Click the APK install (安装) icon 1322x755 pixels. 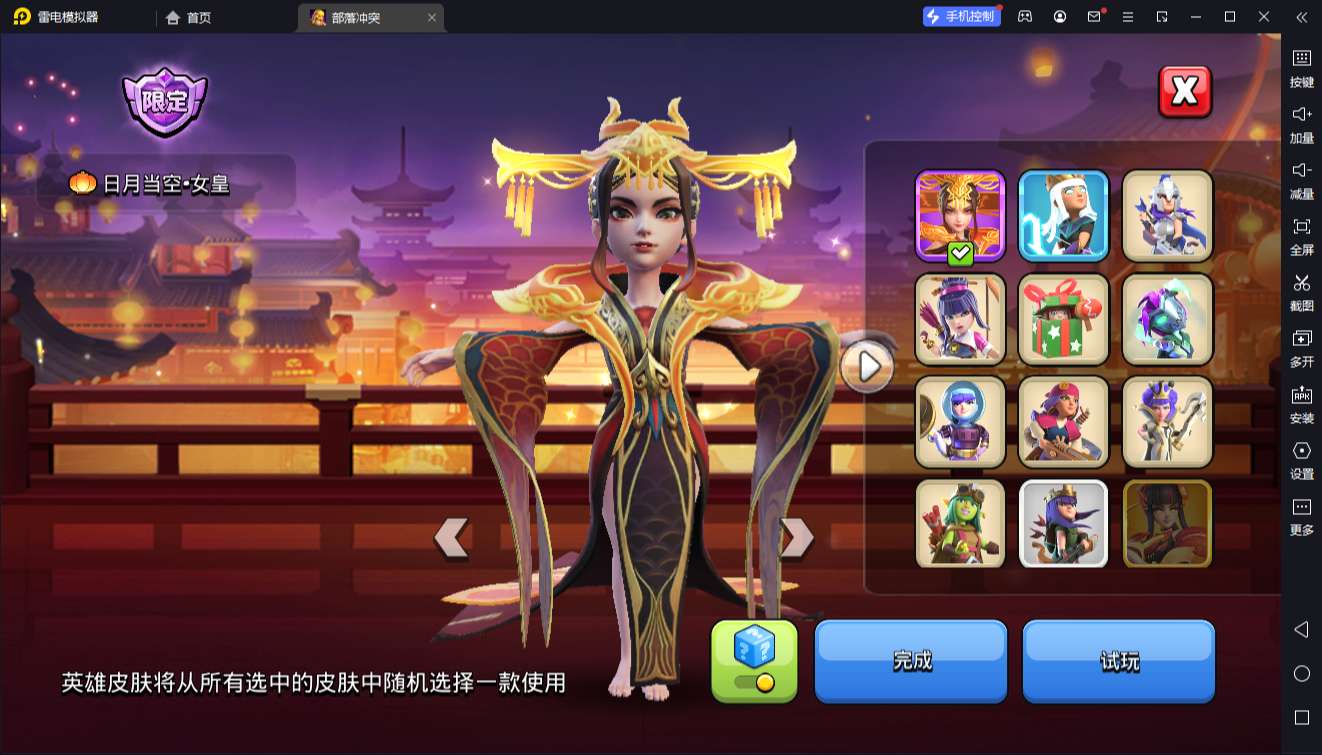[x=1300, y=396]
